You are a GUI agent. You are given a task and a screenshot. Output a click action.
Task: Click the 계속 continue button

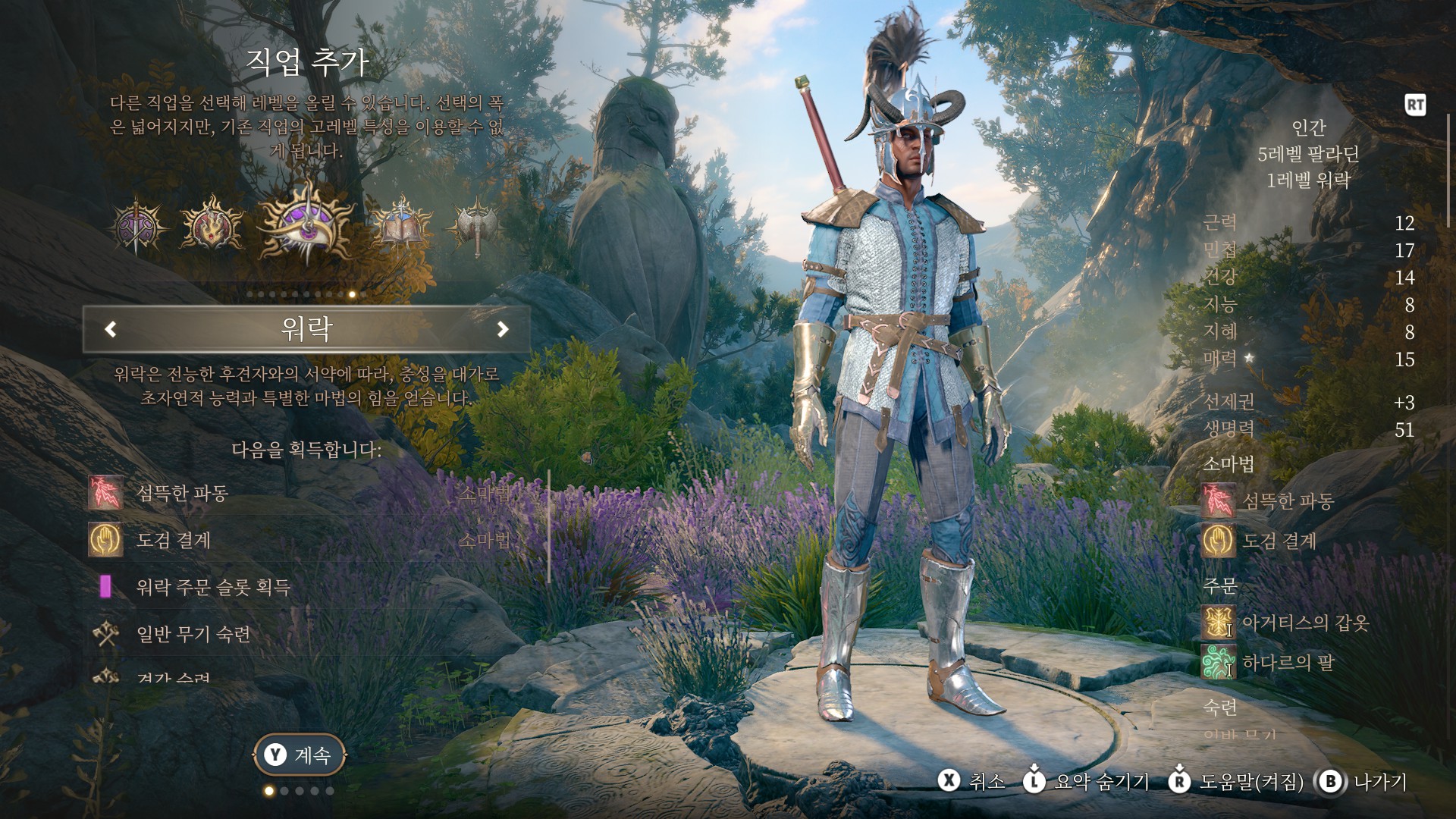click(300, 755)
